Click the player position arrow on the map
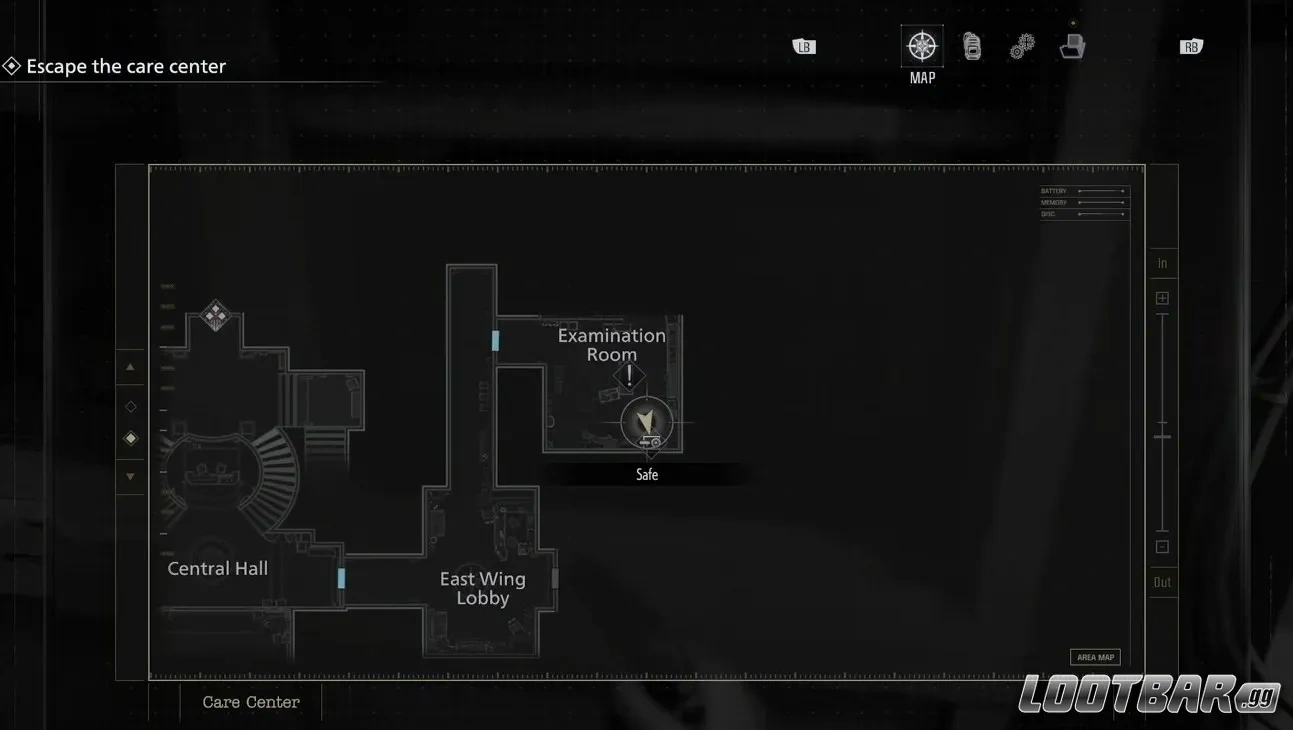1293x730 pixels. 647,422
